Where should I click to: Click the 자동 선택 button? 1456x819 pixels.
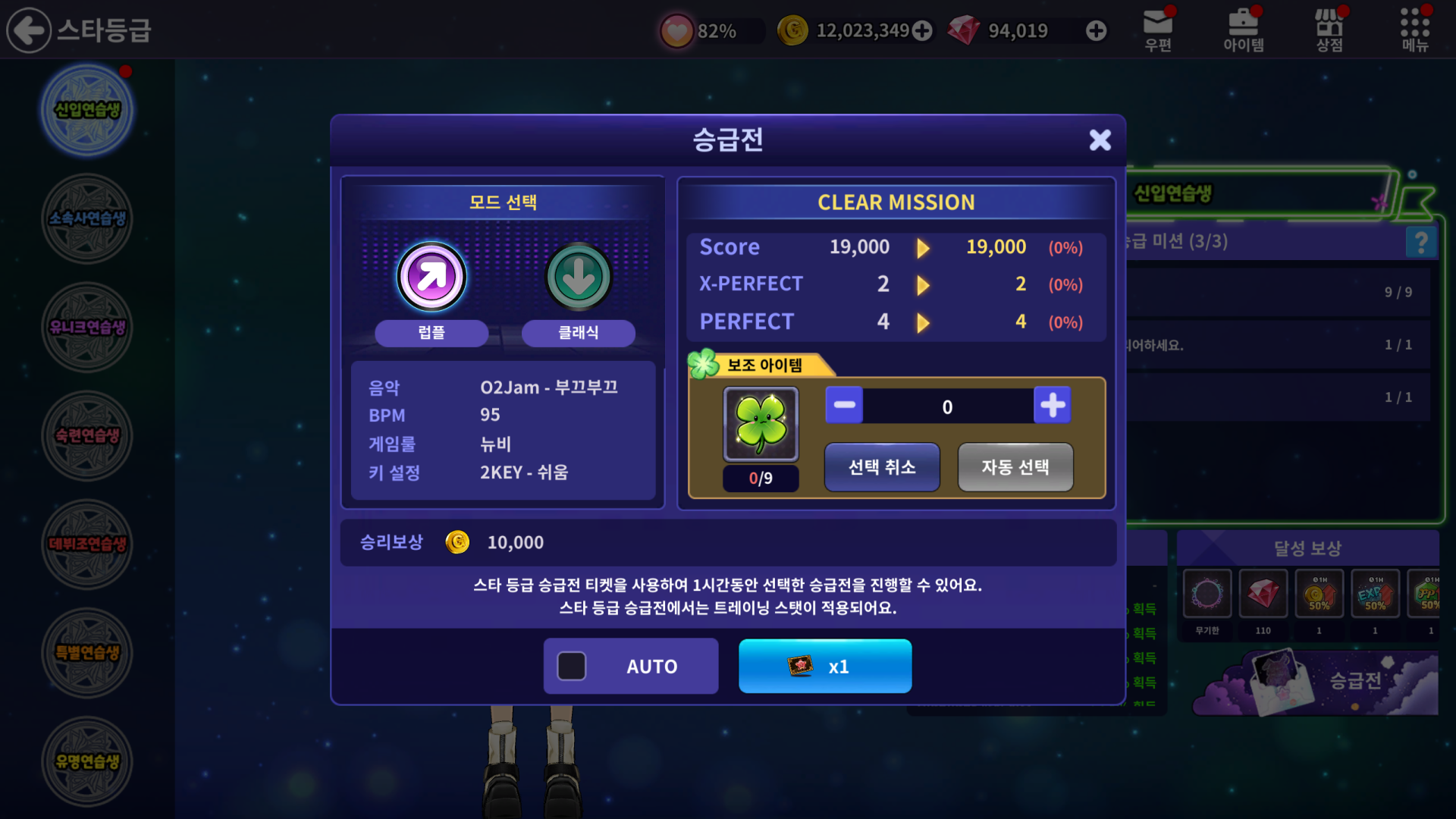point(1015,467)
